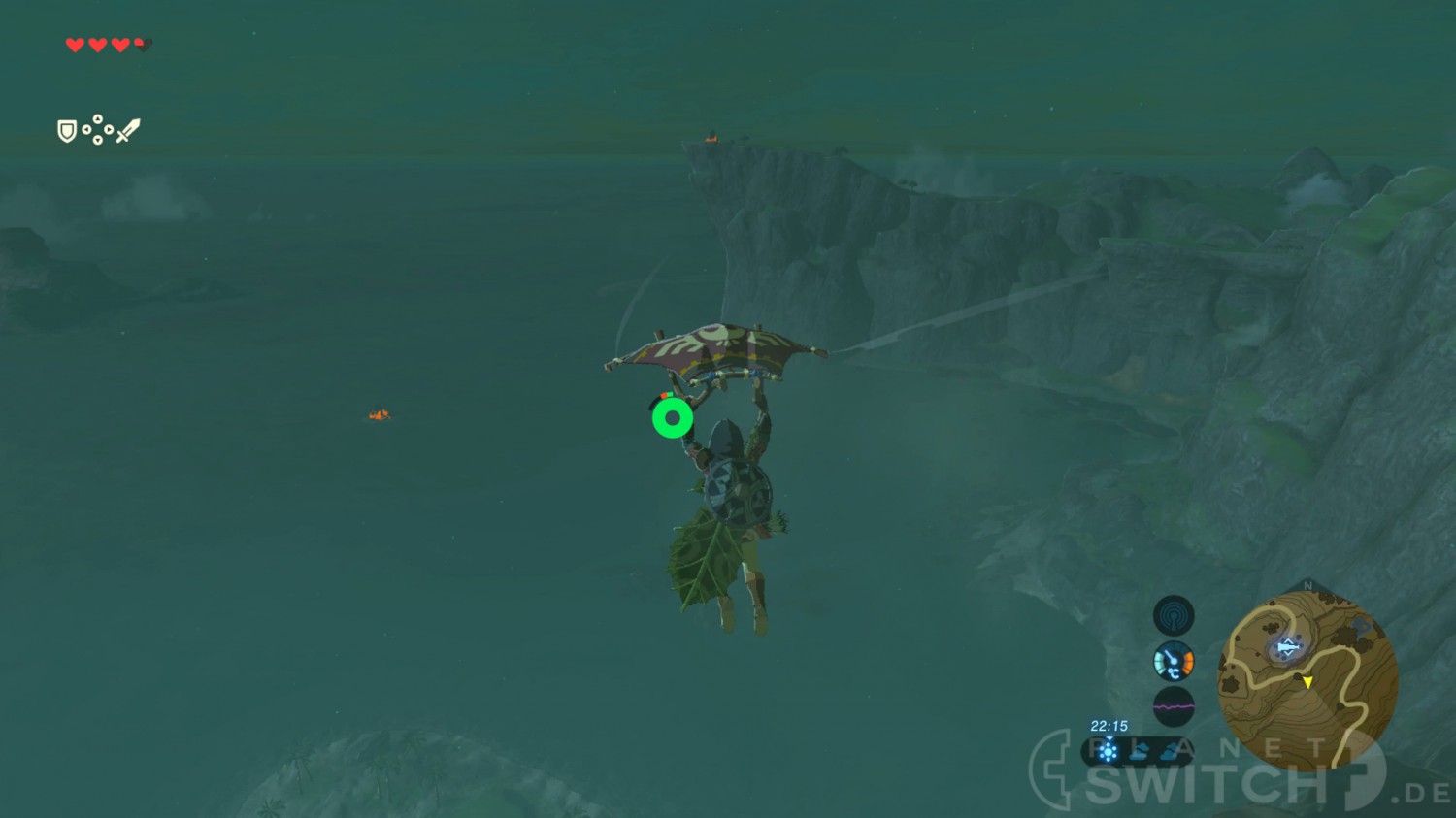
Task: Open the circular minimap
Action: point(1307,681)
